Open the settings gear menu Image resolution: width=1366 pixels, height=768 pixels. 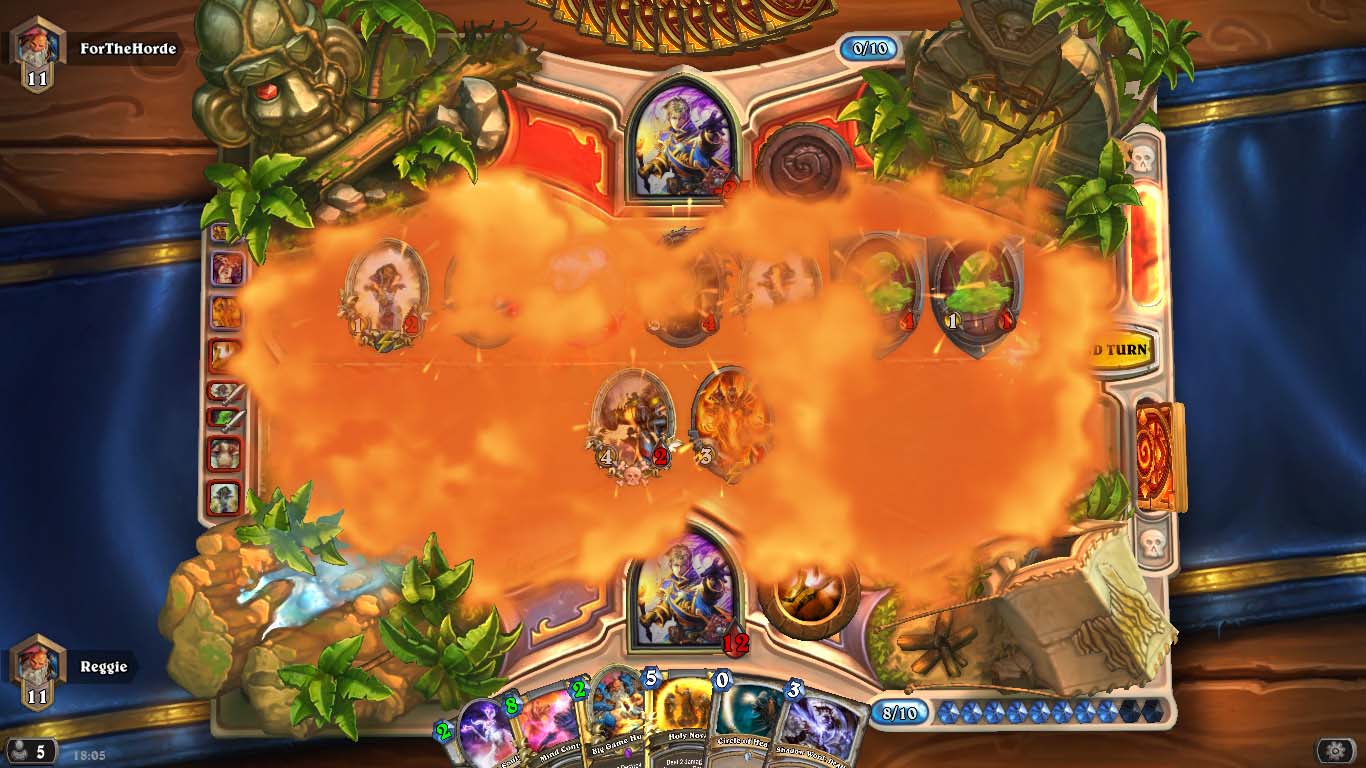(1334, 750)
